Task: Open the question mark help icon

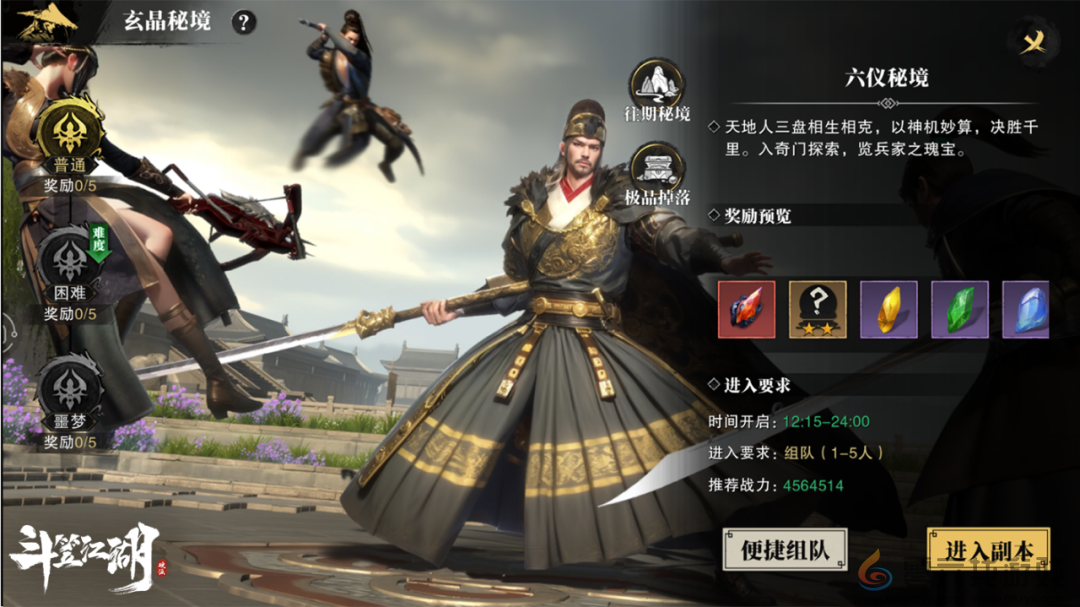Action: point(243,22)
